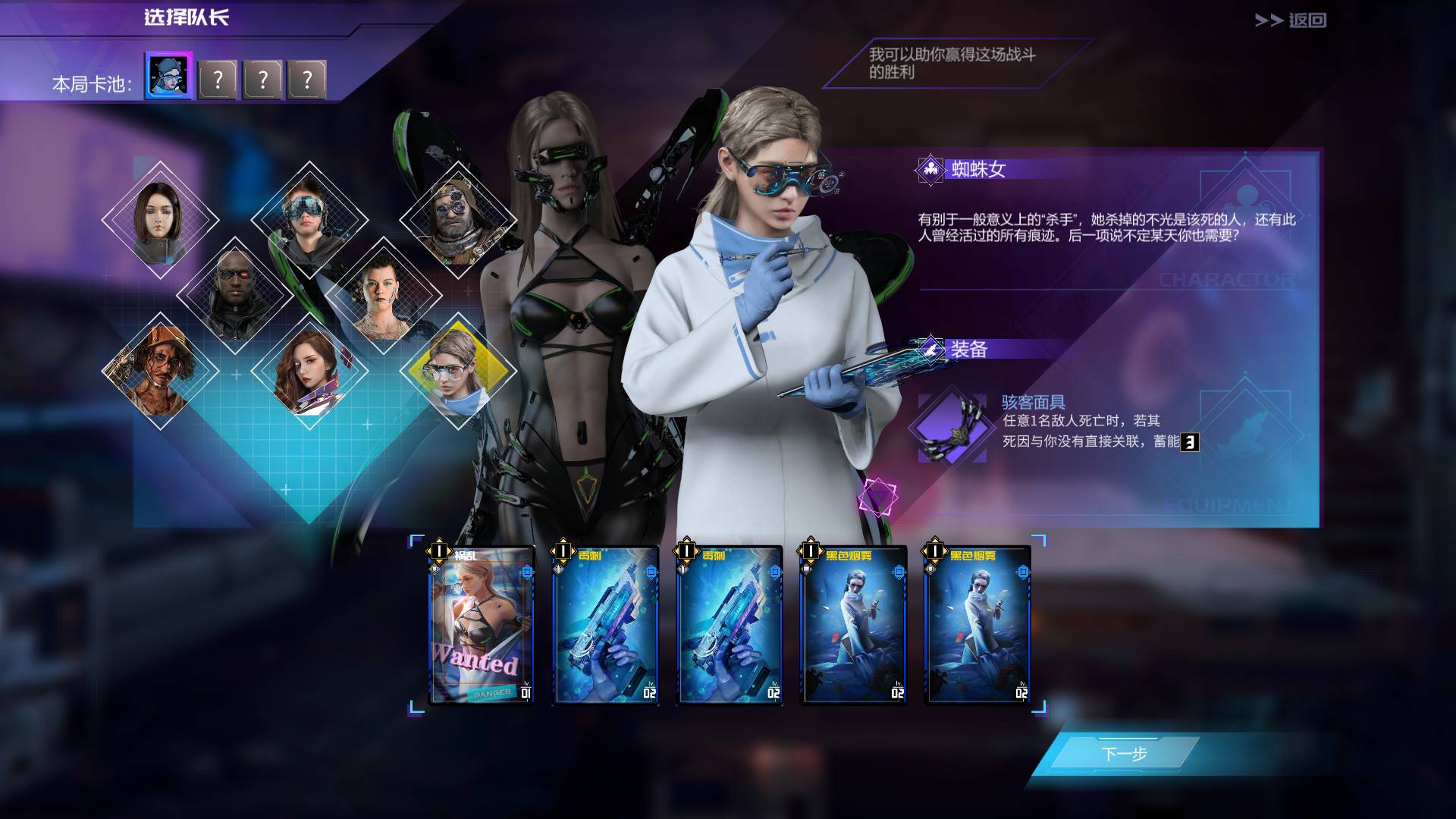Click the 下一步 next-step button
The image size is (1456, 819).
(1123, 754)
